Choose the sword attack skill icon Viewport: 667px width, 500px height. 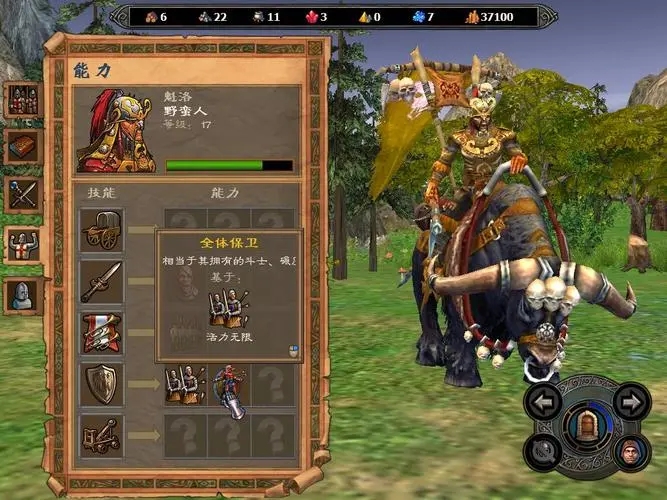(x=102, y=282)
